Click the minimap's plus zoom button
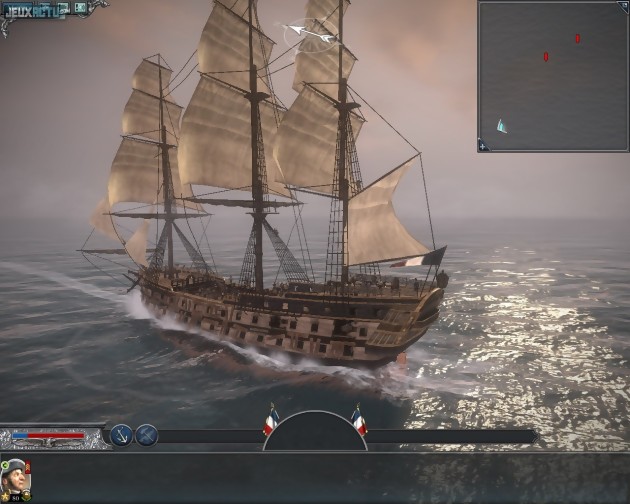Viewport: 630px width, 504px height. 483,147
